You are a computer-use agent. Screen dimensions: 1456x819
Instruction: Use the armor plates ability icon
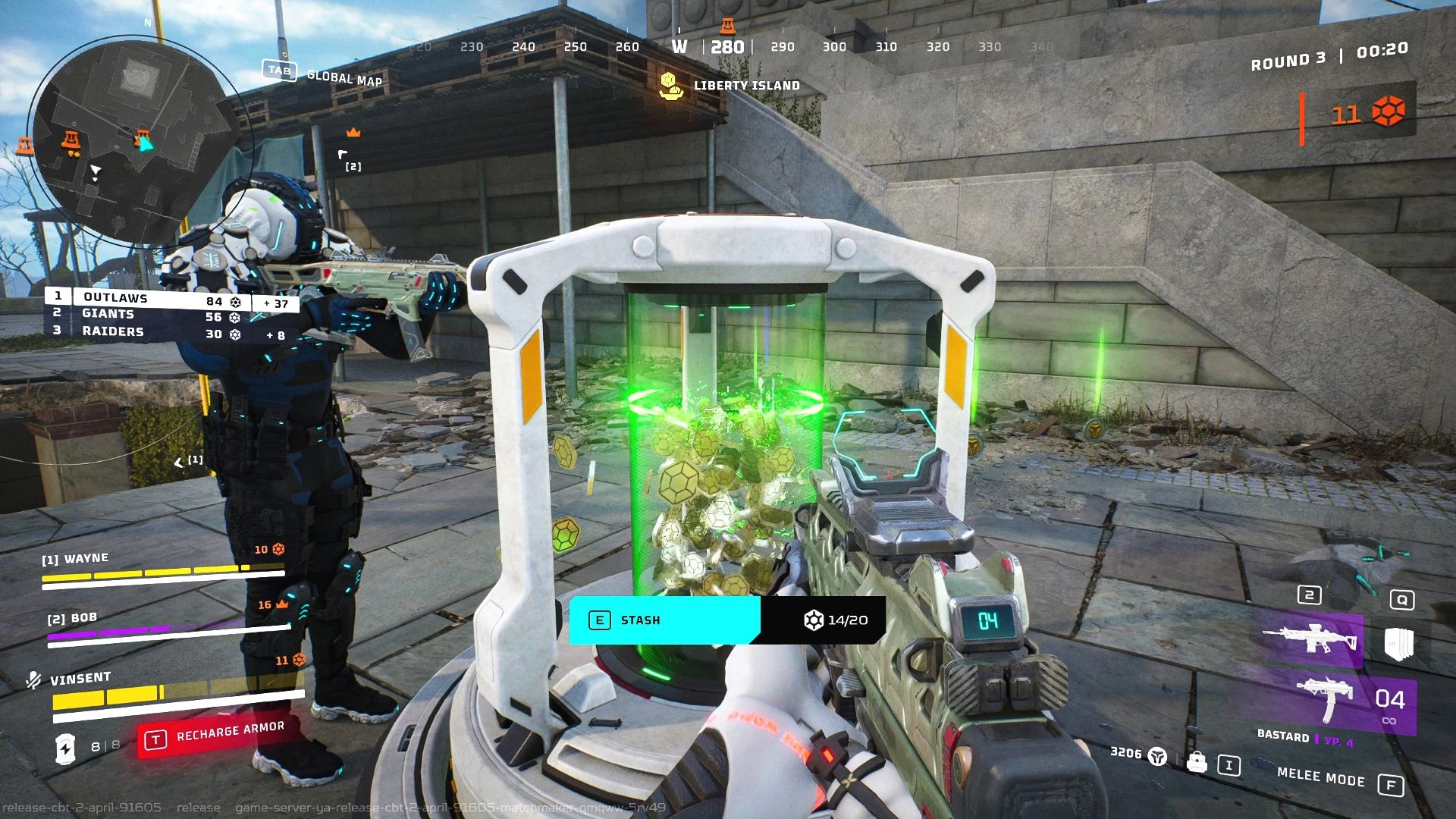click(1399, 643)
